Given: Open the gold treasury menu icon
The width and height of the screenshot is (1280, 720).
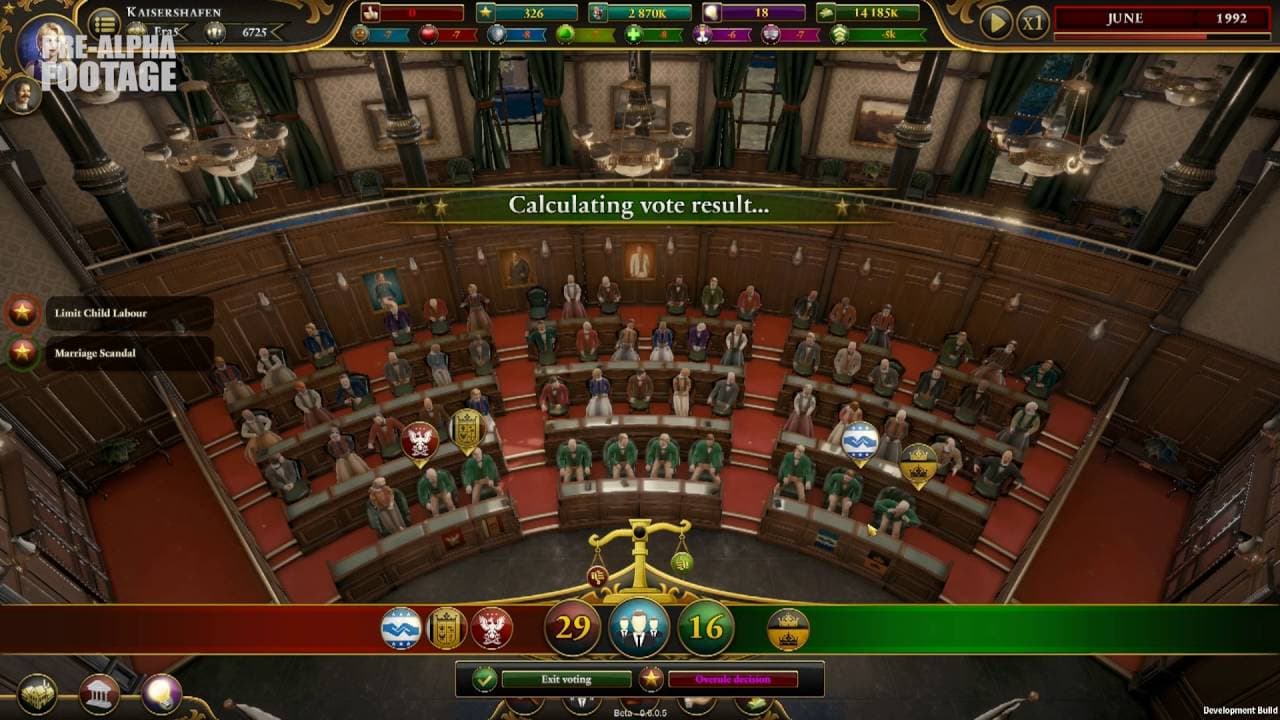Looking at the screenshot, I should pos(39,694).
